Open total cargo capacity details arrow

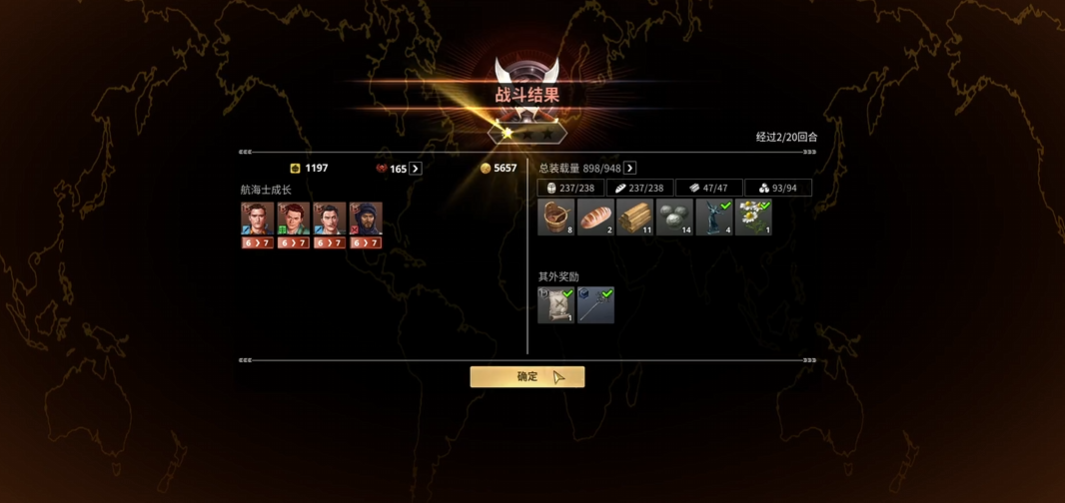[x=630, y=168]
